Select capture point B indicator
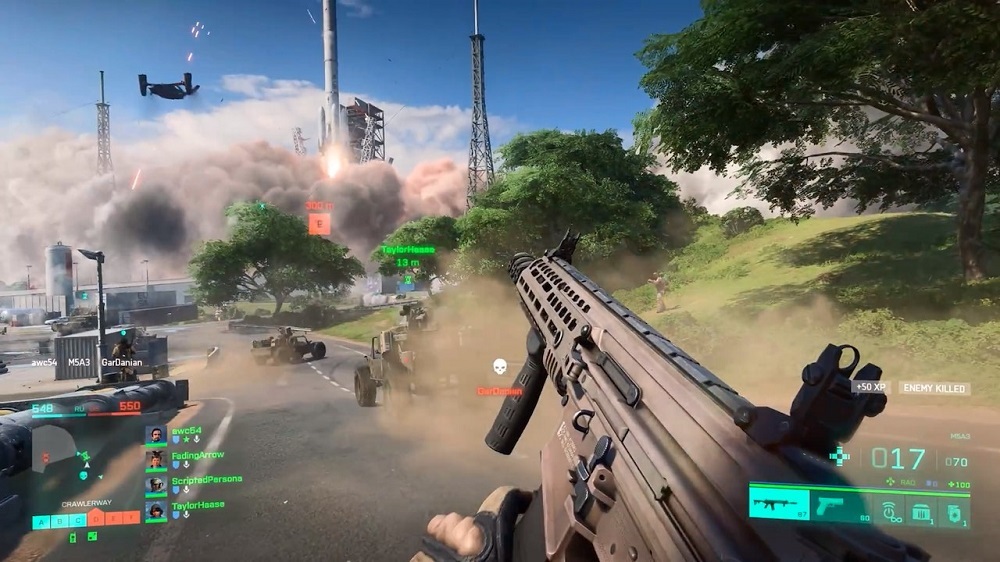The width and height of the screenshot is (1000, 562). [x=59, y=520]
